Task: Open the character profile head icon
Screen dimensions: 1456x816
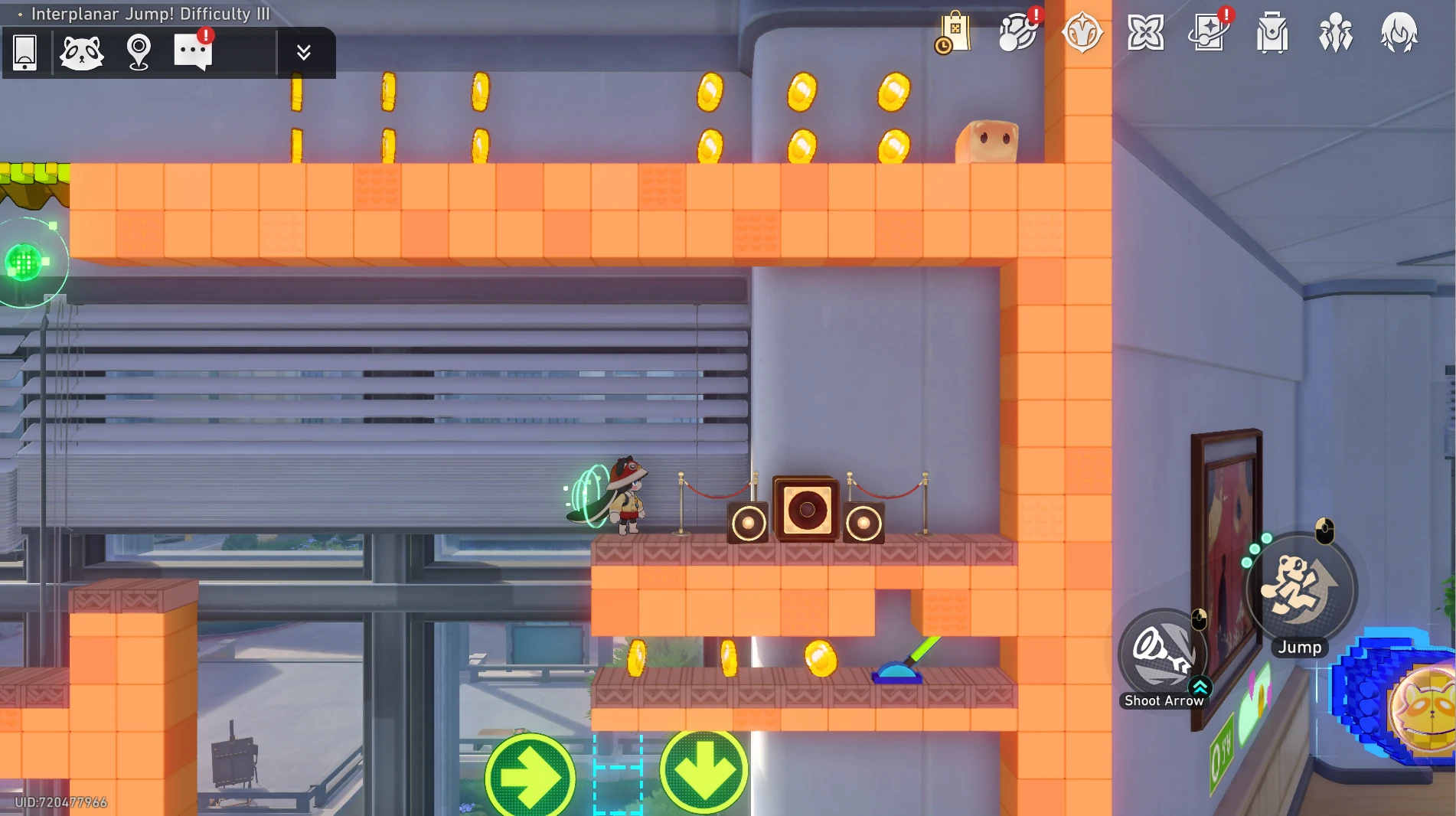Action: click(x=1399, y=33)
